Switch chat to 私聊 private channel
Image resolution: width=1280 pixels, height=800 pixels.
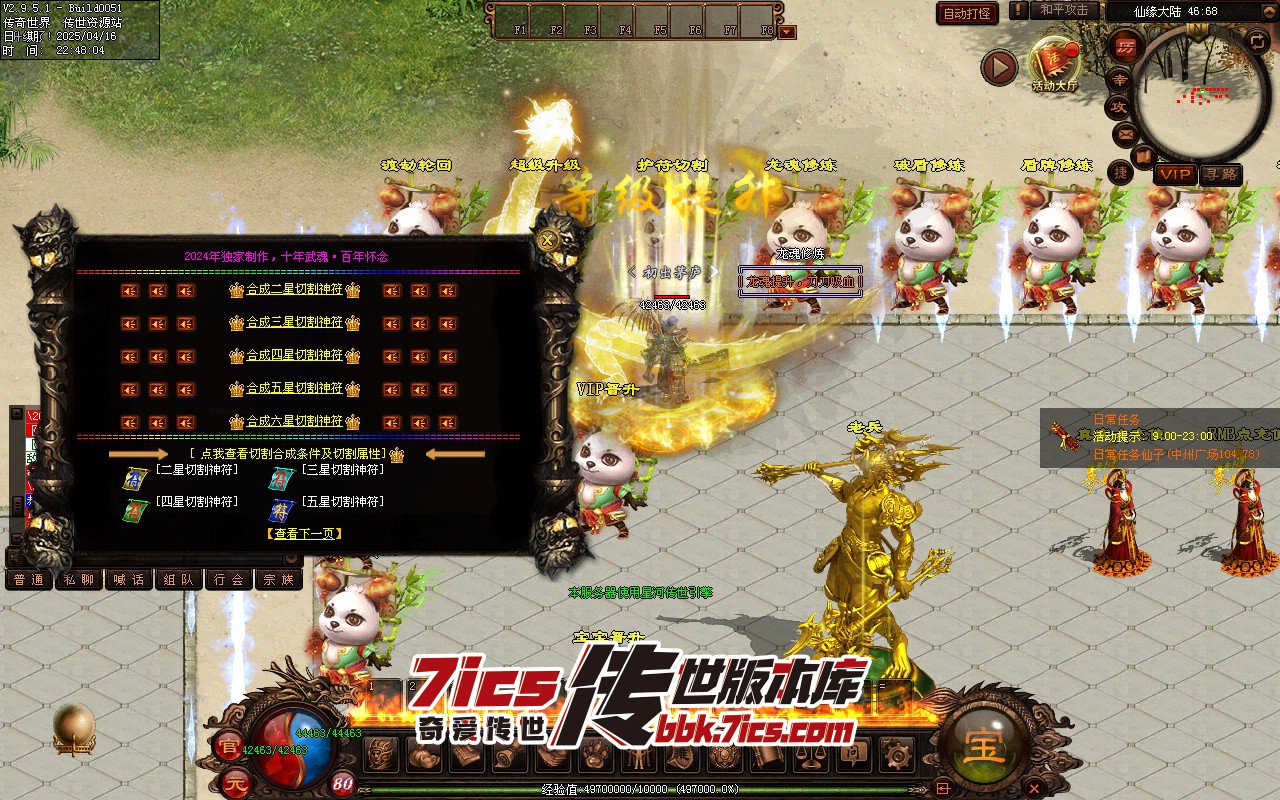click(x=78, y=579)
